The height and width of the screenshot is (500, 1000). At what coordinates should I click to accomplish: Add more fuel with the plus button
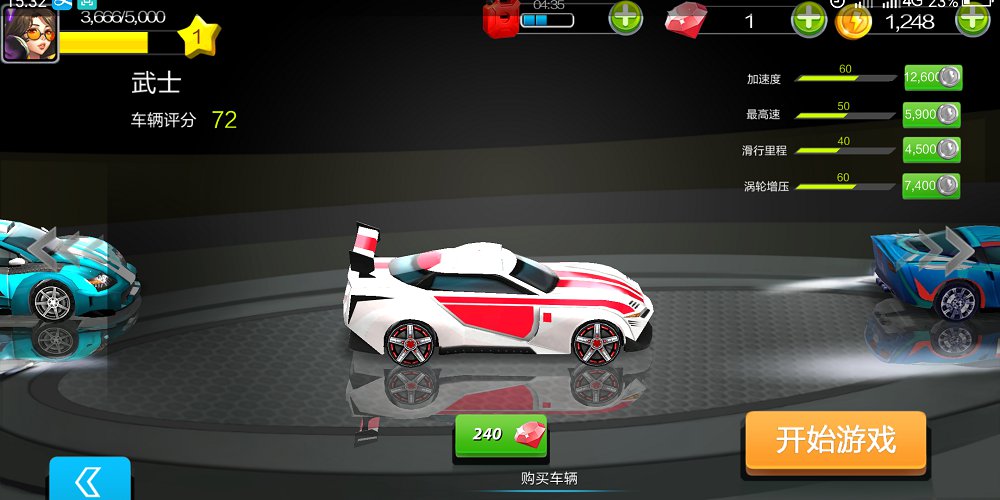coord(626,17)
